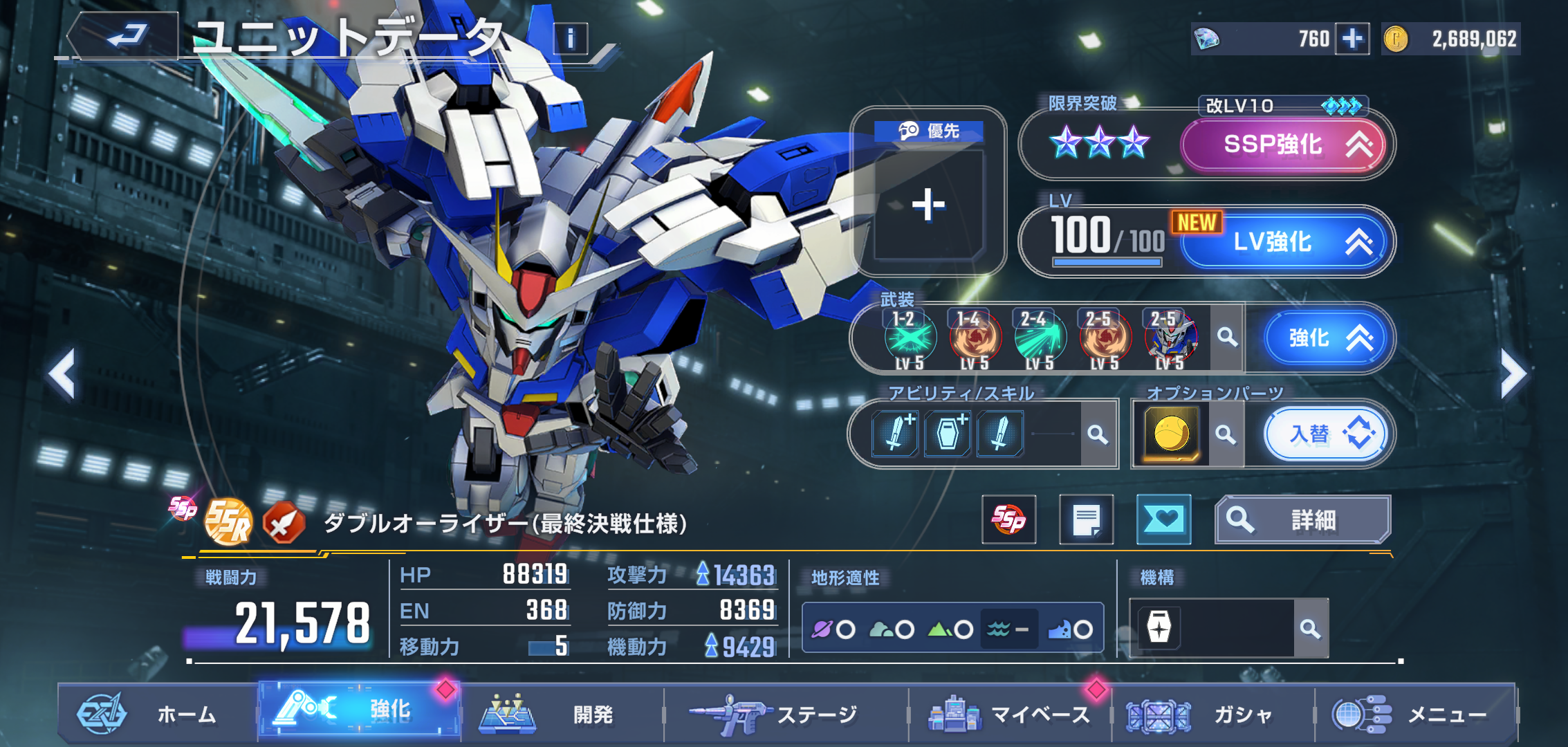
Task: Swap option parts with 入替 button
Action: tap(1325, 434)
